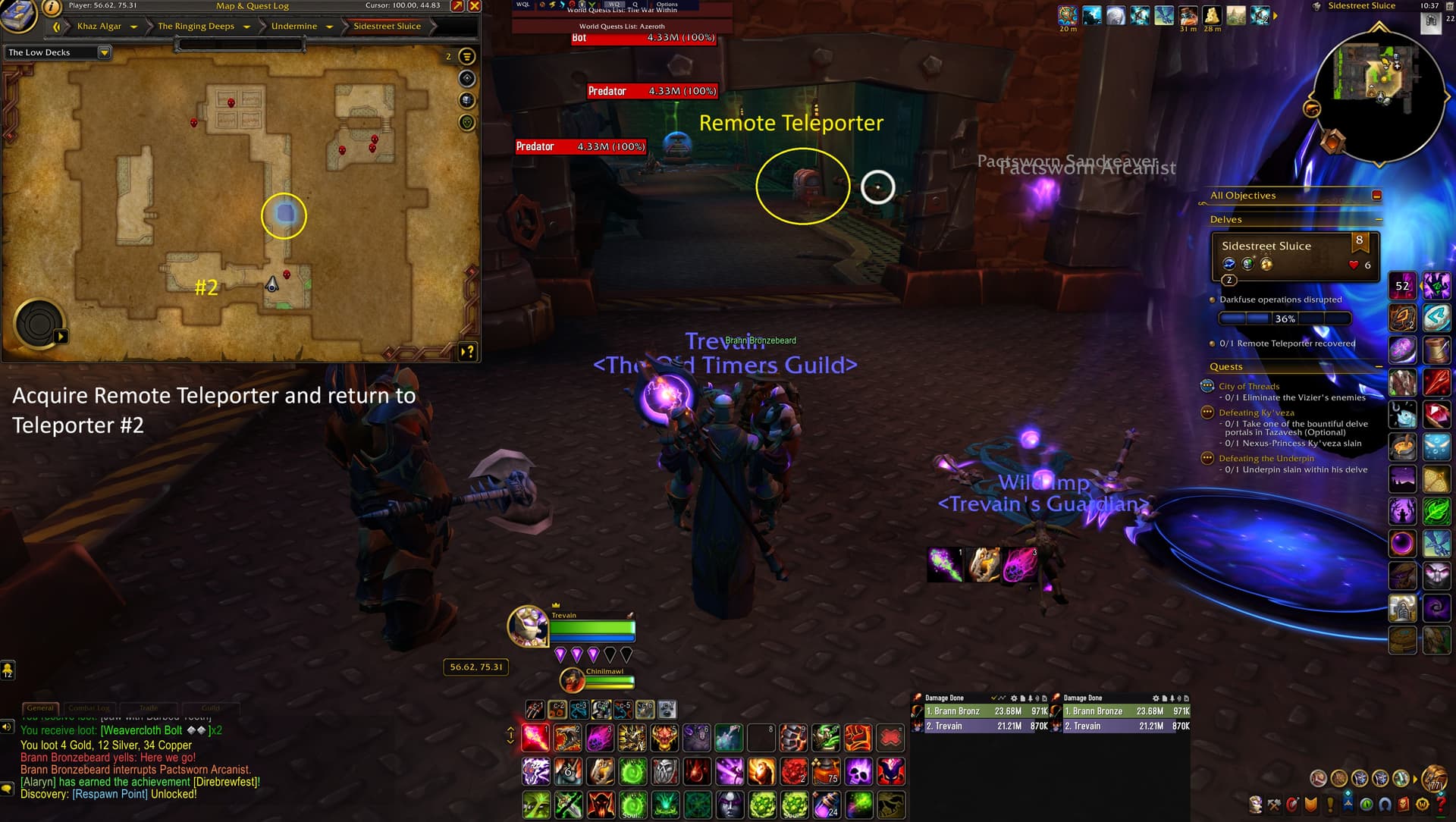The height and width of the screenshot is (822, 1456).
Task: Collapse the All Objectives tracker
Action: point(1376,196)
